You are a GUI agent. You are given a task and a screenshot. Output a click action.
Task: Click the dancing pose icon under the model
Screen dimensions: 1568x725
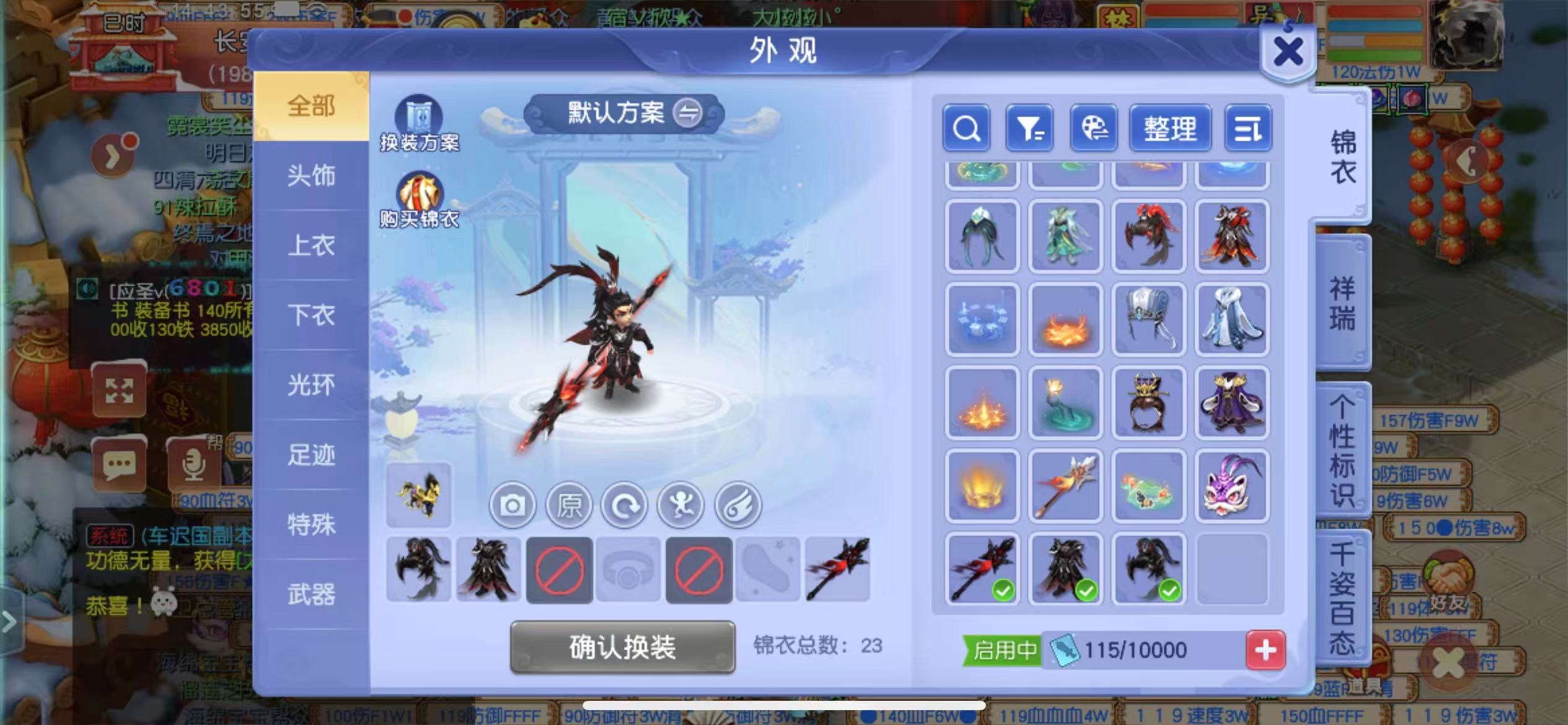(681, 505)
